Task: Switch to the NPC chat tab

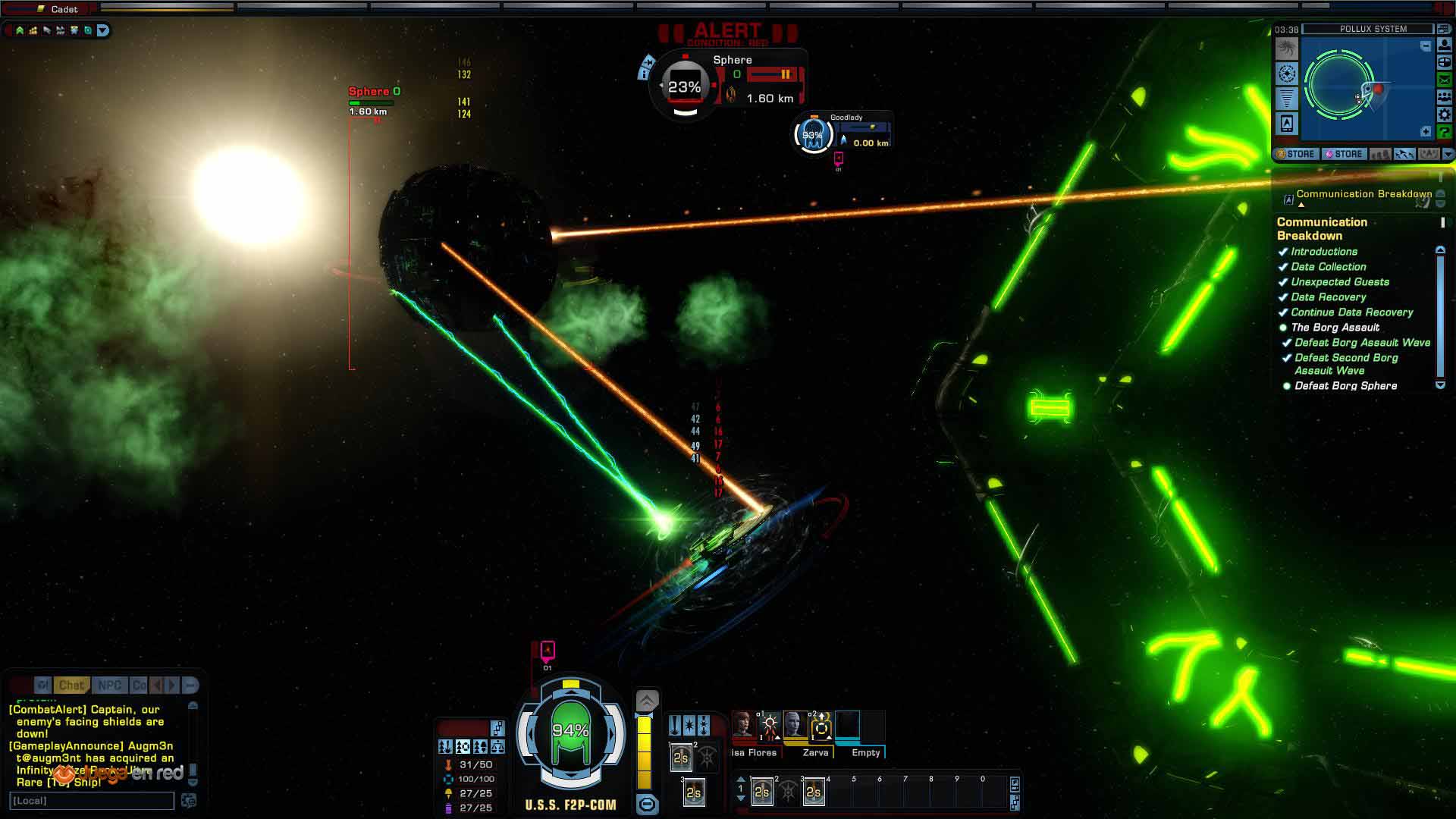Action: 109,686
